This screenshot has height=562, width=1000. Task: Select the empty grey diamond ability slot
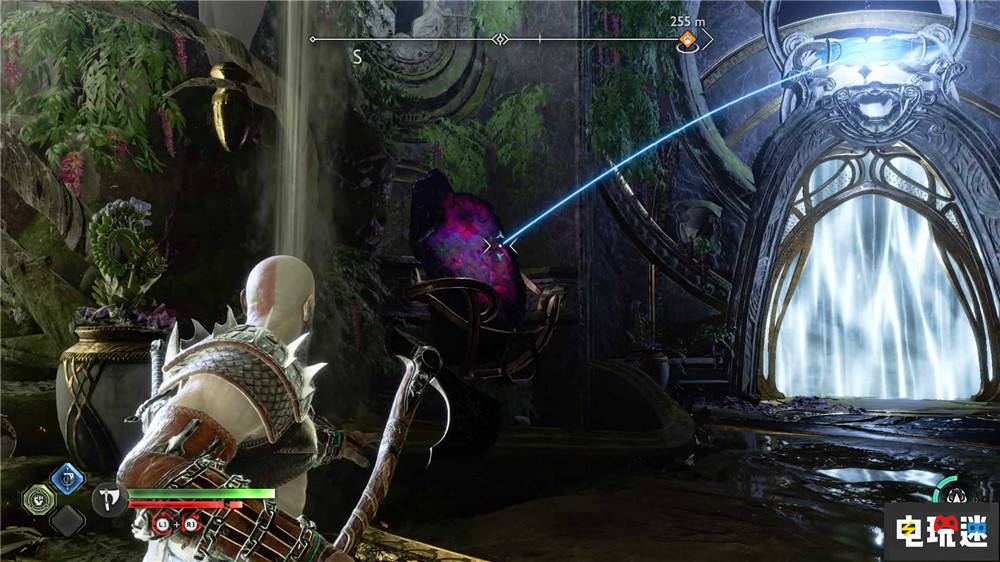(x=68, y=518)
